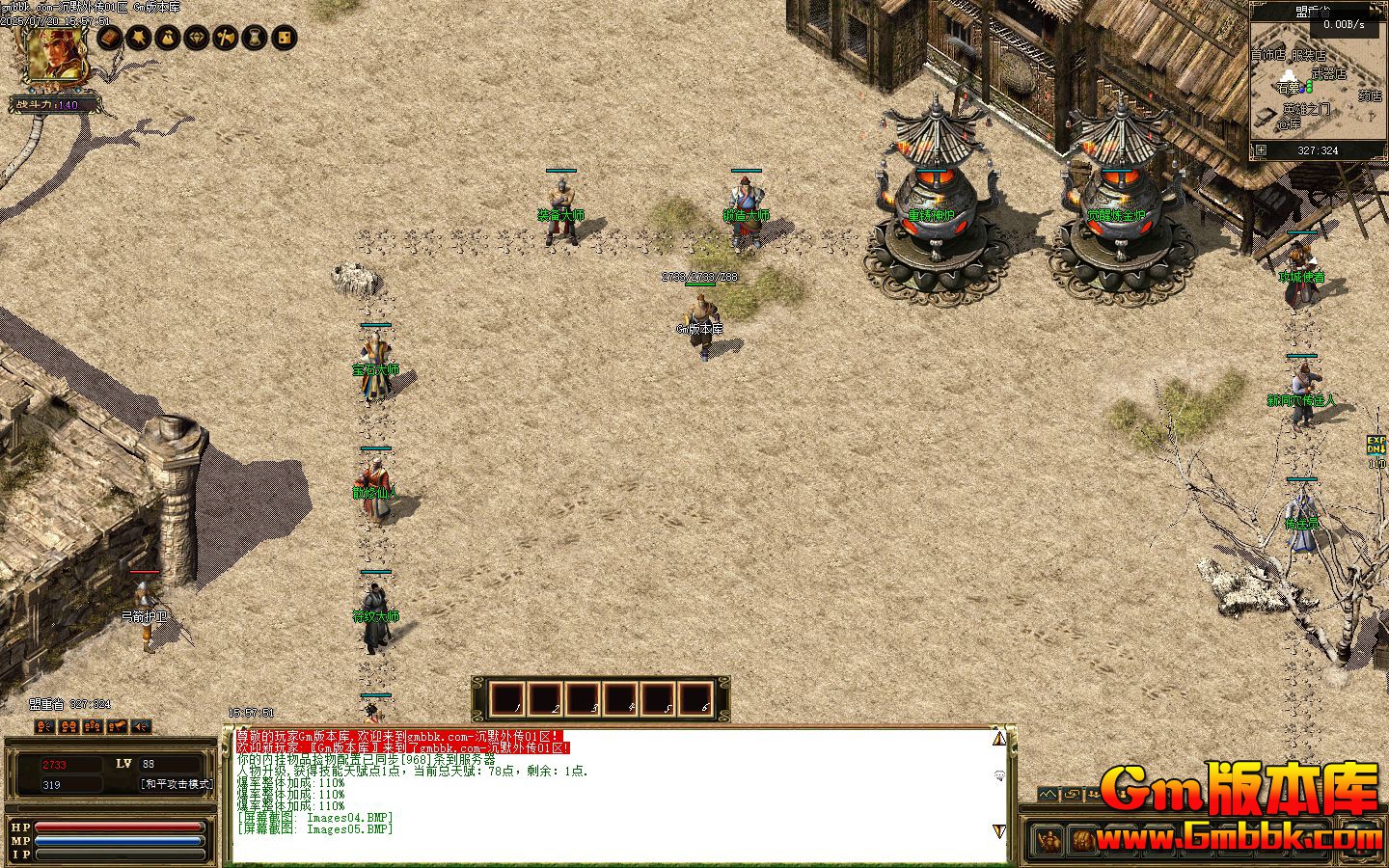Select the star badge icon
Image resolution: width=1389 pixels, height=868 pixels.
click(139, 38)
